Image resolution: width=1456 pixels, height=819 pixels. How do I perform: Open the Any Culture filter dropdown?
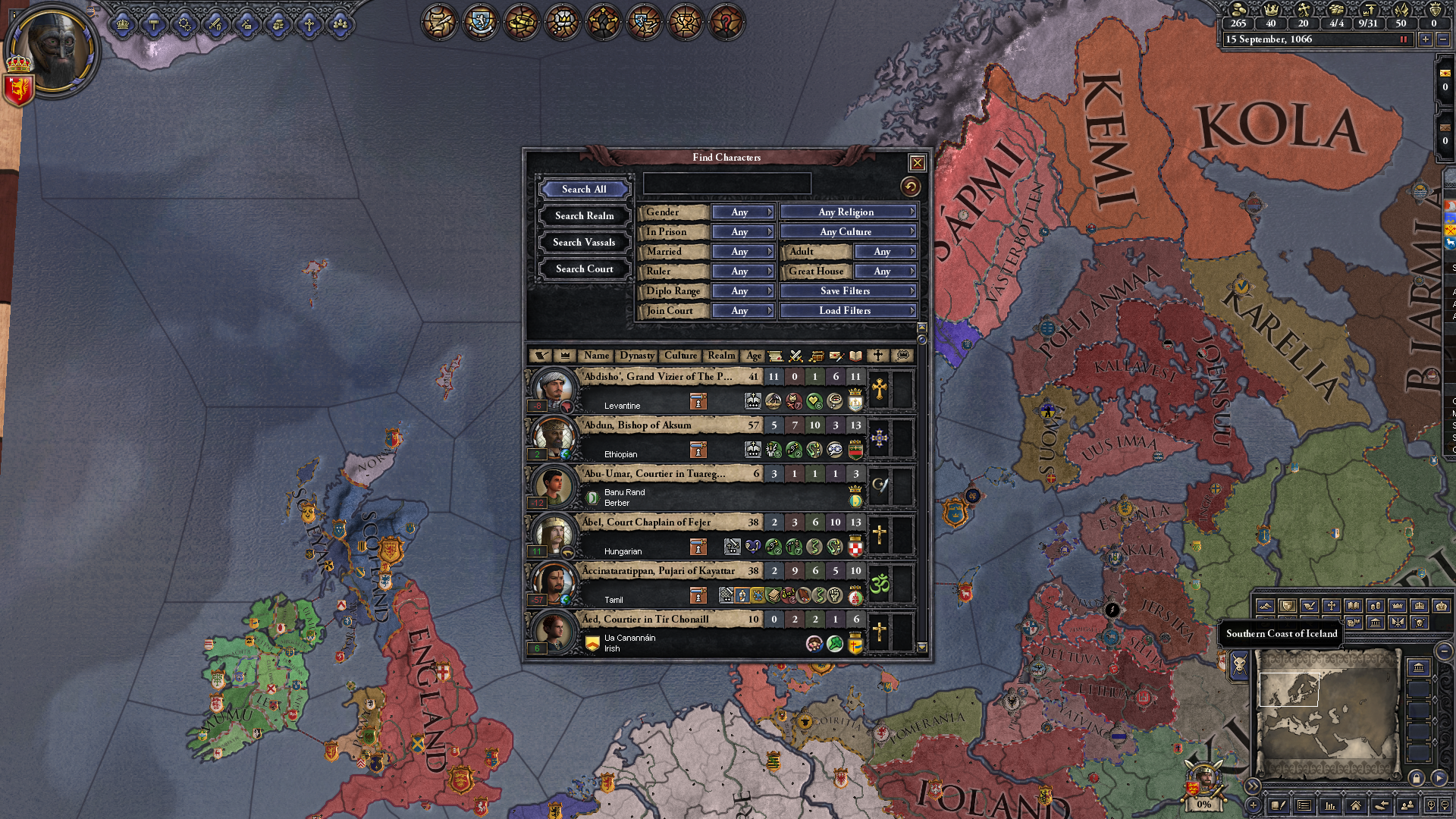click(x=847, y=231)
